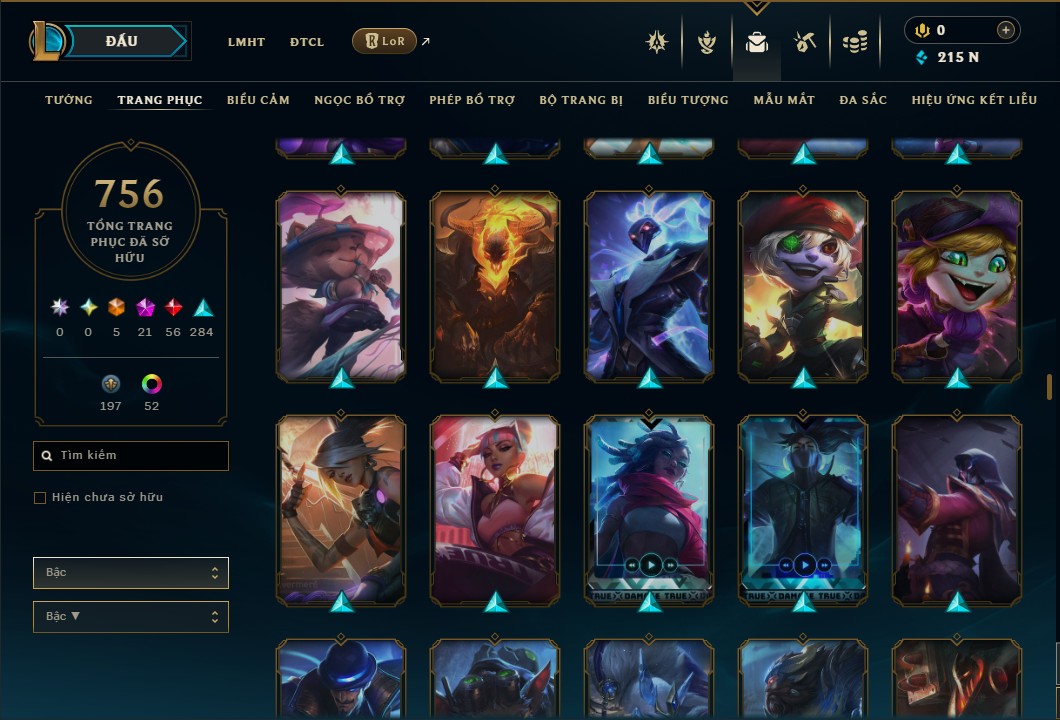This screenshot has width=1060, height=720.
Task: Choose the red beret Teemo skin card
Action: point(803,285)
